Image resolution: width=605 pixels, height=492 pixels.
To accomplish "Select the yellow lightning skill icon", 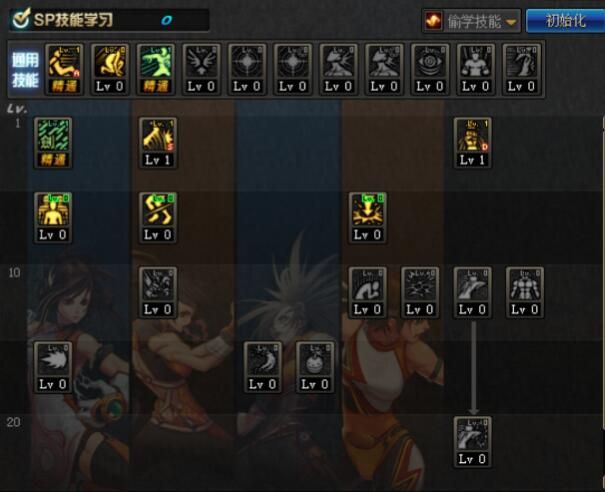I will (x=158, y=211).
